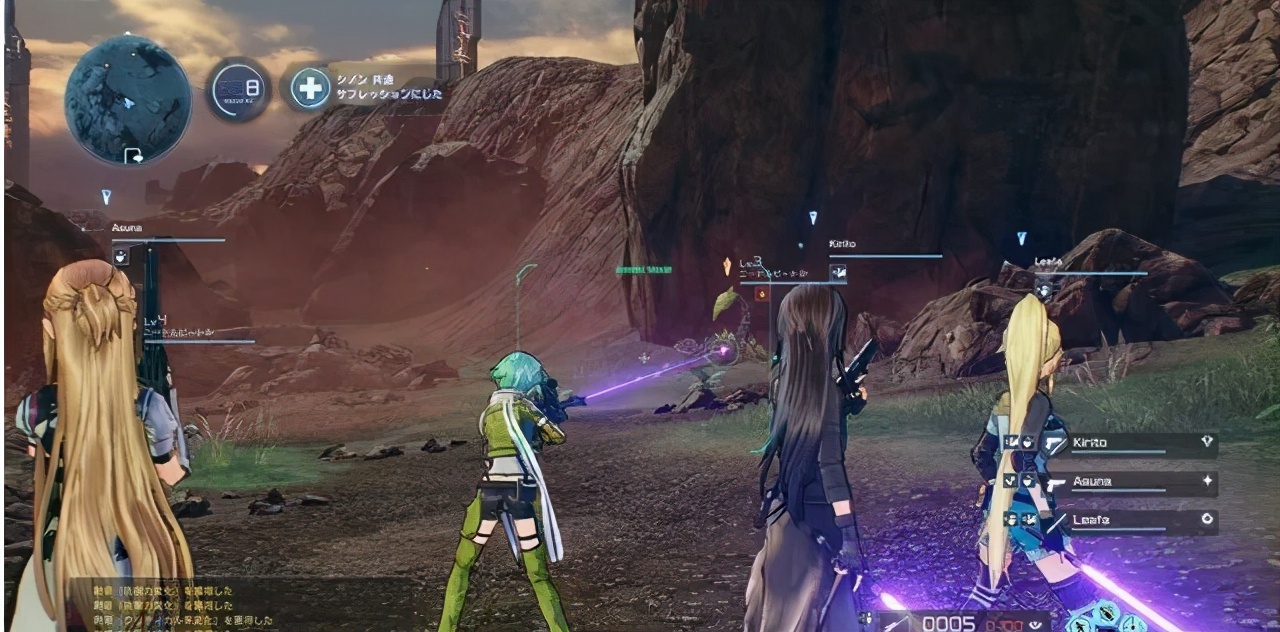Image resolution: width=1280 pixels, height=632 pixels.
Task: Click the circular gauge icon beside the minimap
Action: click(238, 90)
